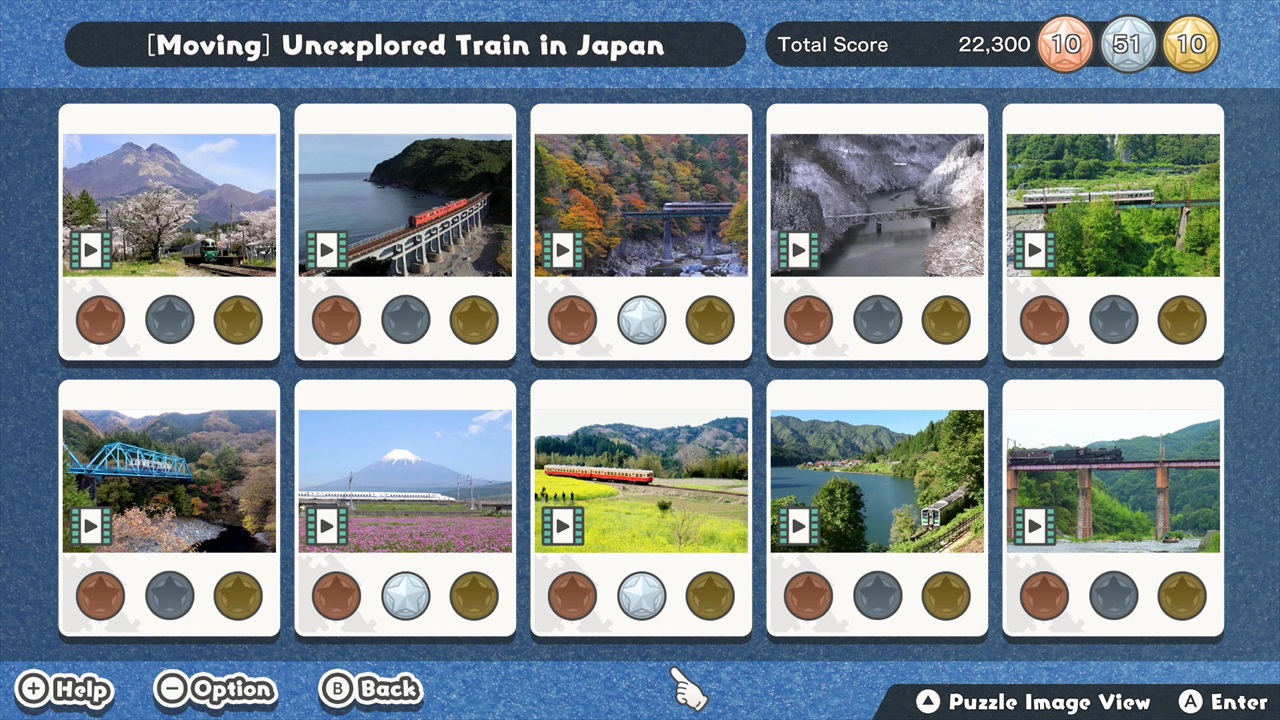Select the bronze medal badge under Mount Fuji puzzle
Screen dimensions: 1280x720
pyautogui.click(x=336, y=595)
